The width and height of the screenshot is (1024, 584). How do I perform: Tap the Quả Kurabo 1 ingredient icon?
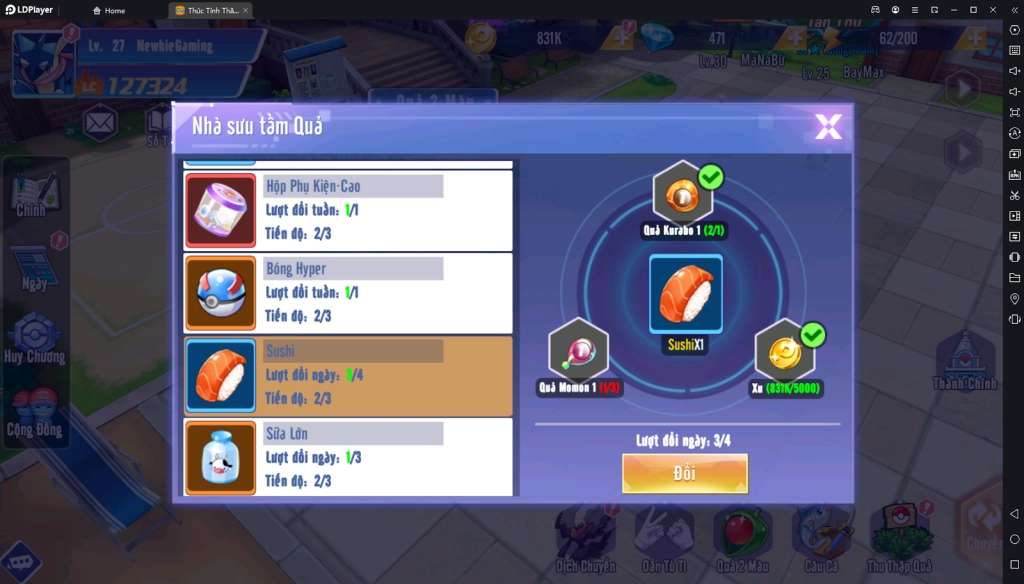tap(683, 194)
